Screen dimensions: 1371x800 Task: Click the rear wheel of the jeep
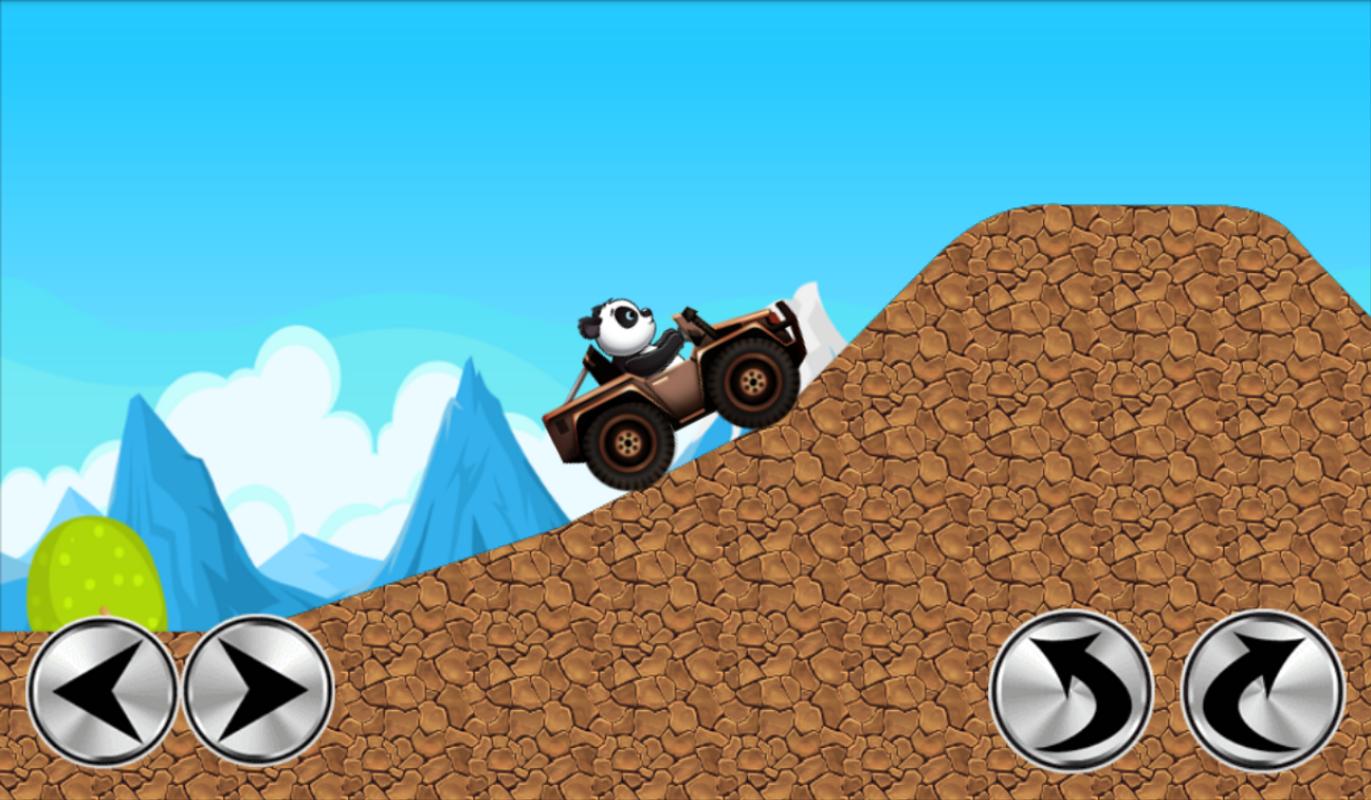pyautogui.click(x=627, y=442)
